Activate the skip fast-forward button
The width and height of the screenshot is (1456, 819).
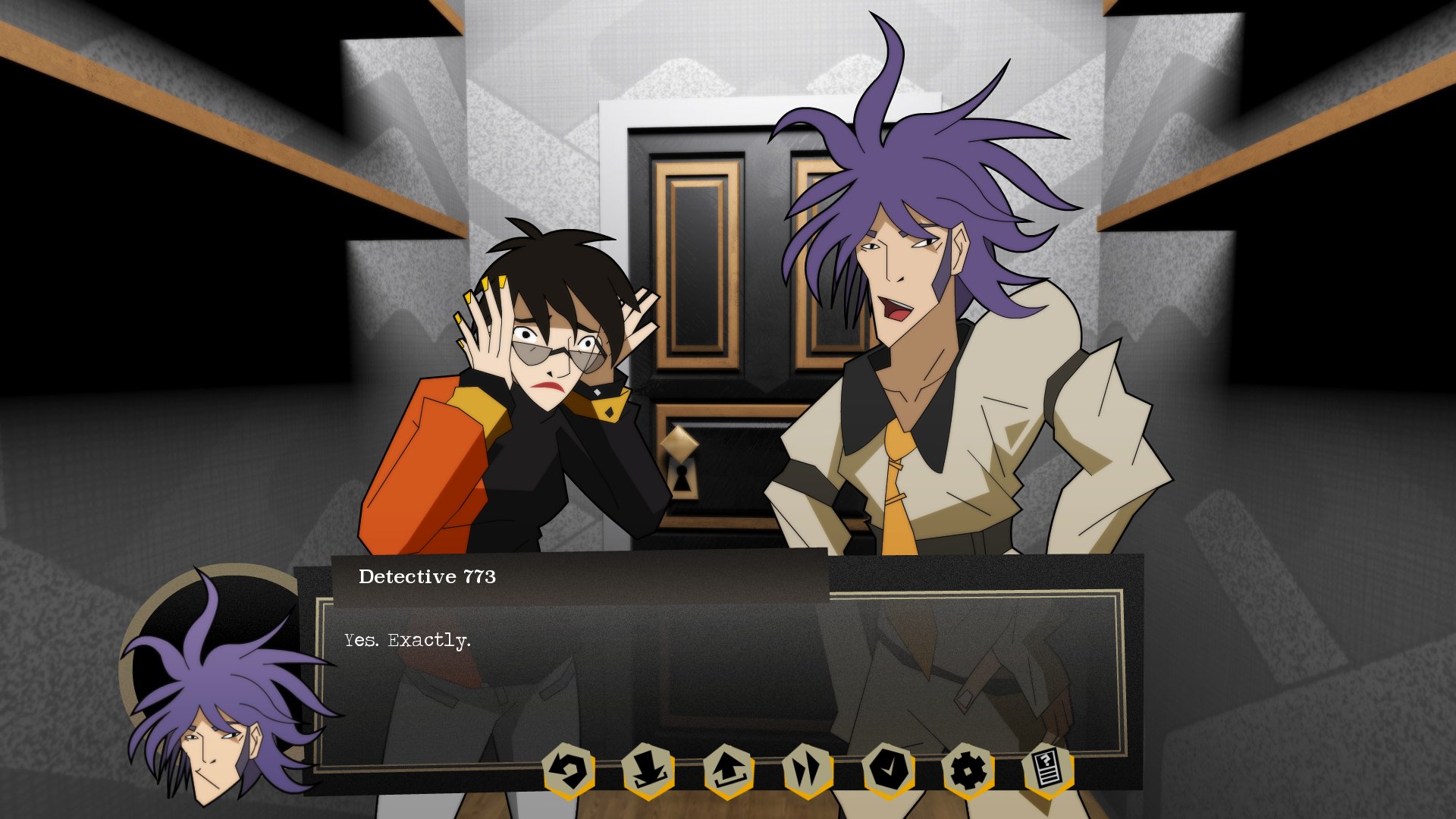(808, 771)
